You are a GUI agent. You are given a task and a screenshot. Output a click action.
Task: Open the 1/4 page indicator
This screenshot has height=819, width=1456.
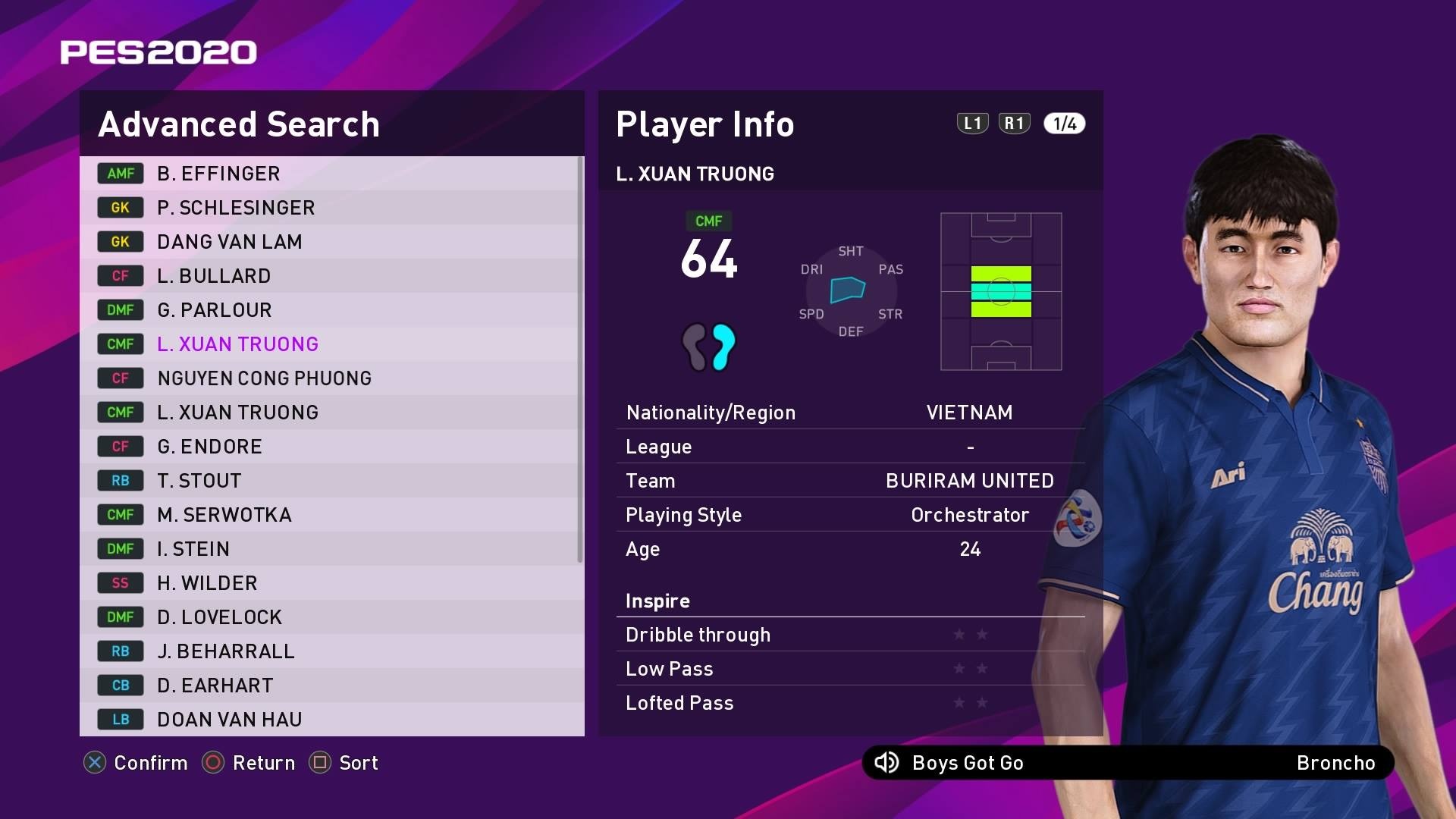coord(1063,123)
